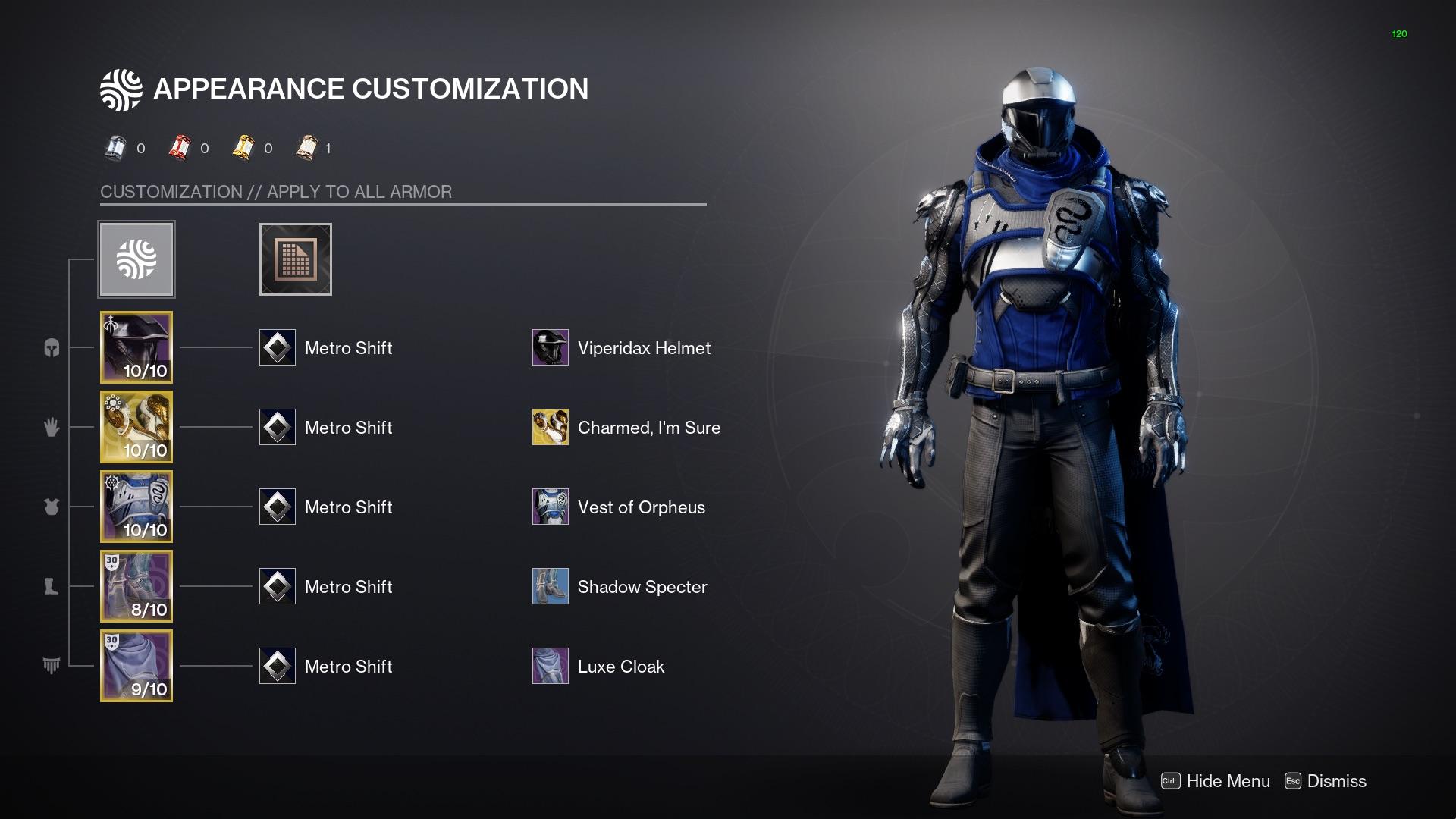Pick the chest armor slot

(x=136, y=507)
